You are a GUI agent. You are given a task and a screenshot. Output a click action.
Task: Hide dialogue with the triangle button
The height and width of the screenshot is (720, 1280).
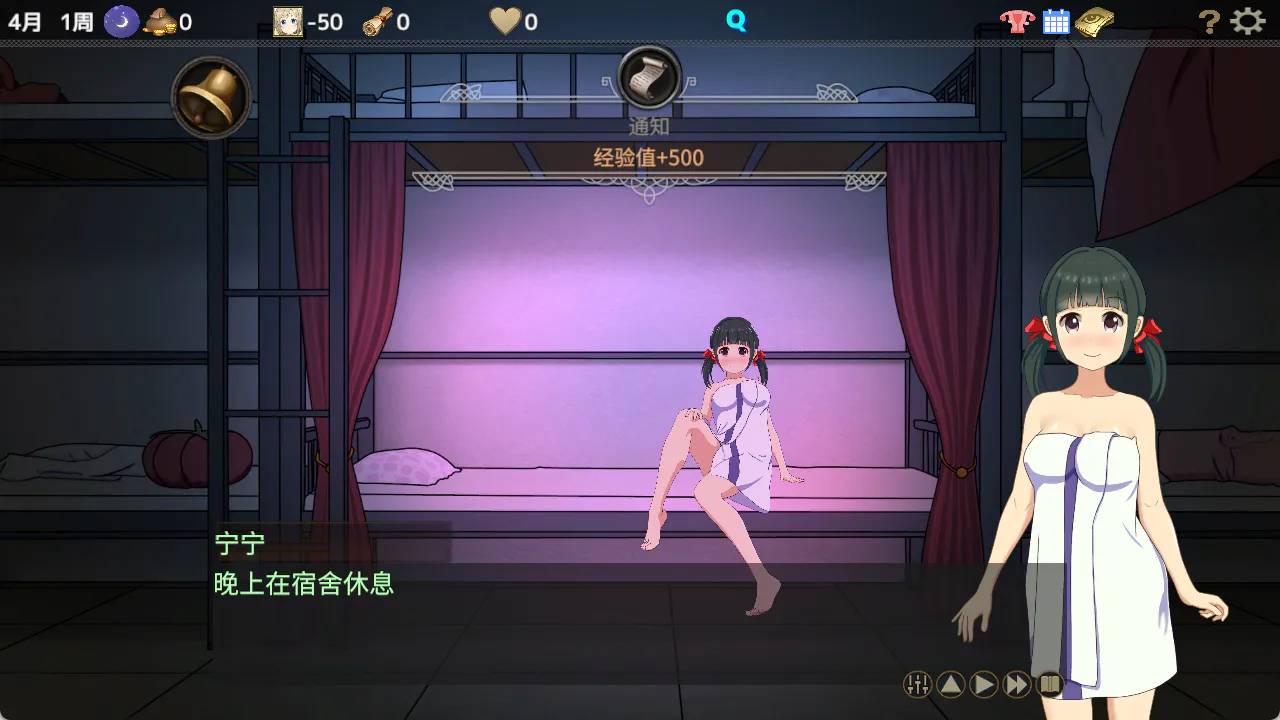click(951, 684)
